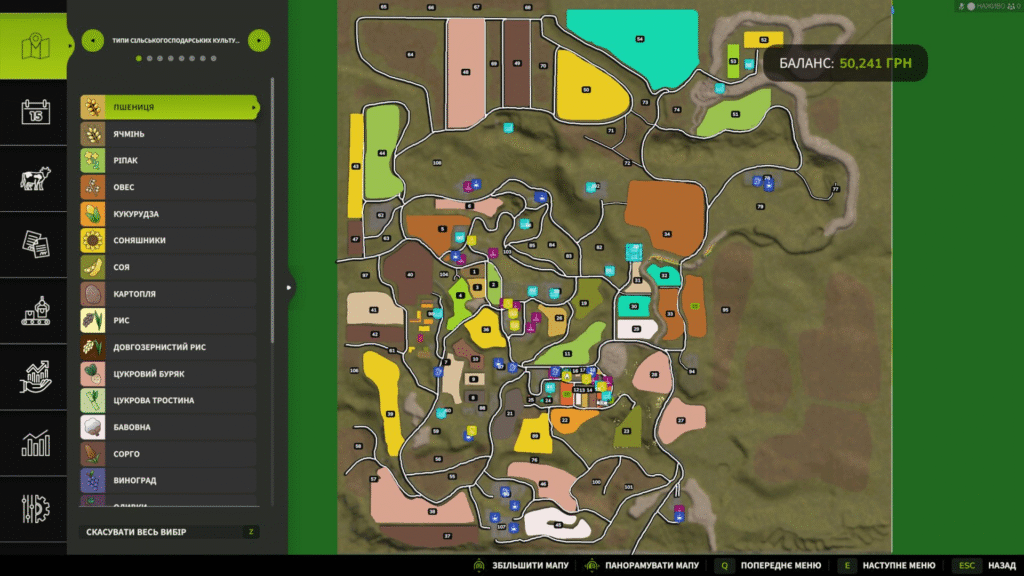Select the Бавовна crop entry
Viewport: 1024px width, 576px height.
tap(168, 427)
